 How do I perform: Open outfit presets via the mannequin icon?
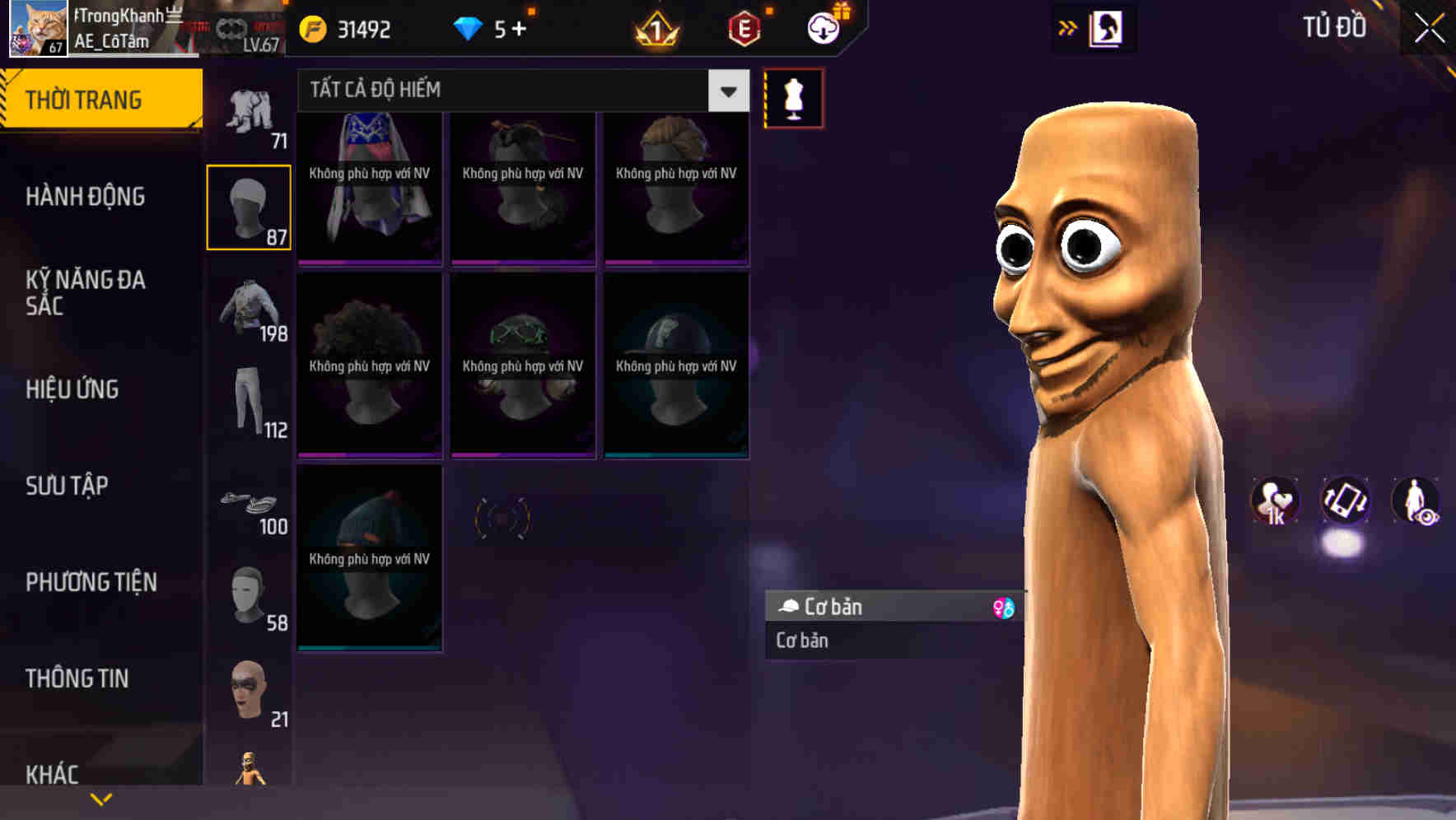[x=793, y=98]
